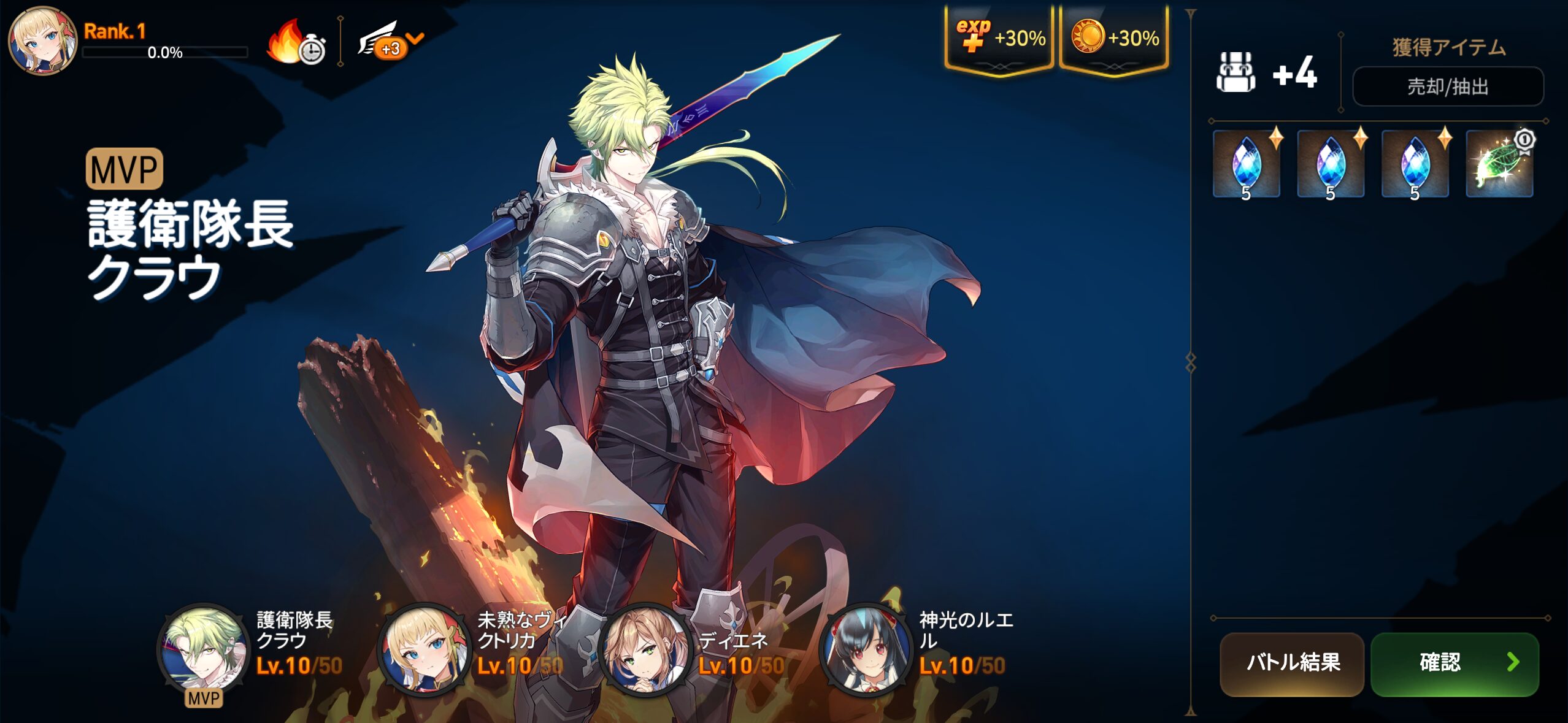Image resolution: width=1568 pixels, height=723 pixels.
Task: Confirm results with the green 確認 button
Action: point(1454,664)
